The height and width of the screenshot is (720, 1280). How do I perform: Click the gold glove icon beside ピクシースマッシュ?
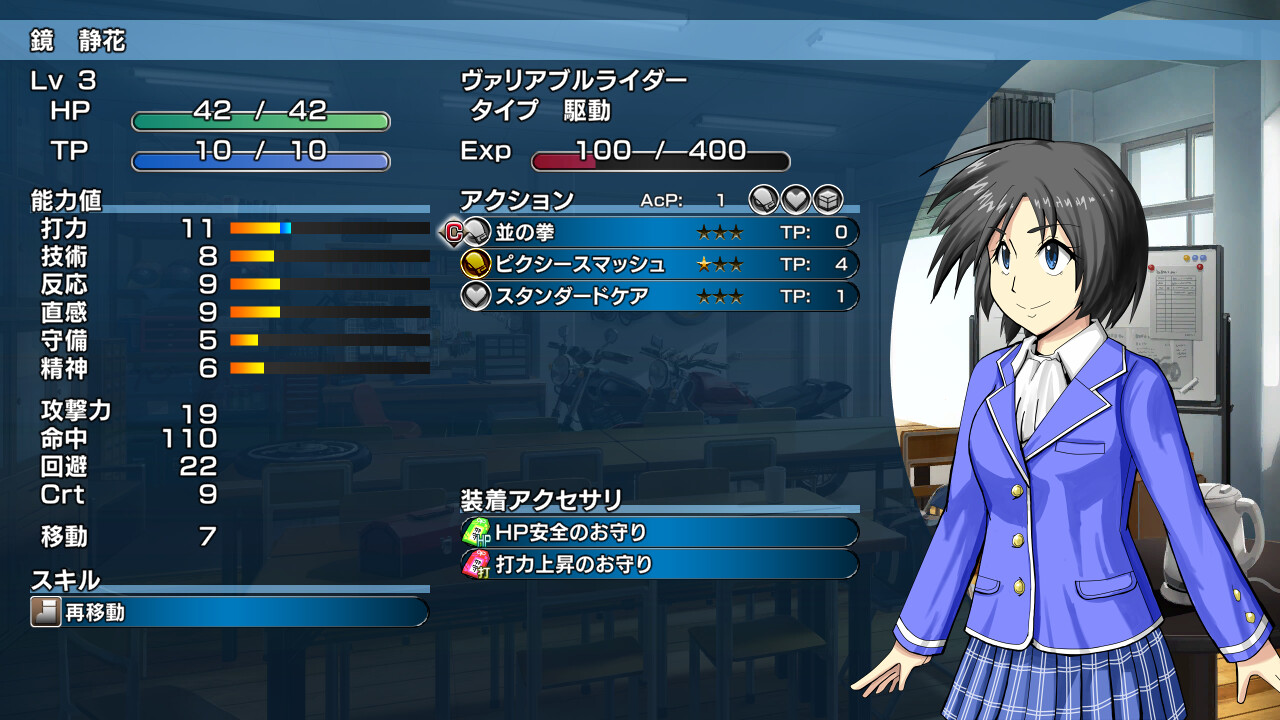(477, 263)
